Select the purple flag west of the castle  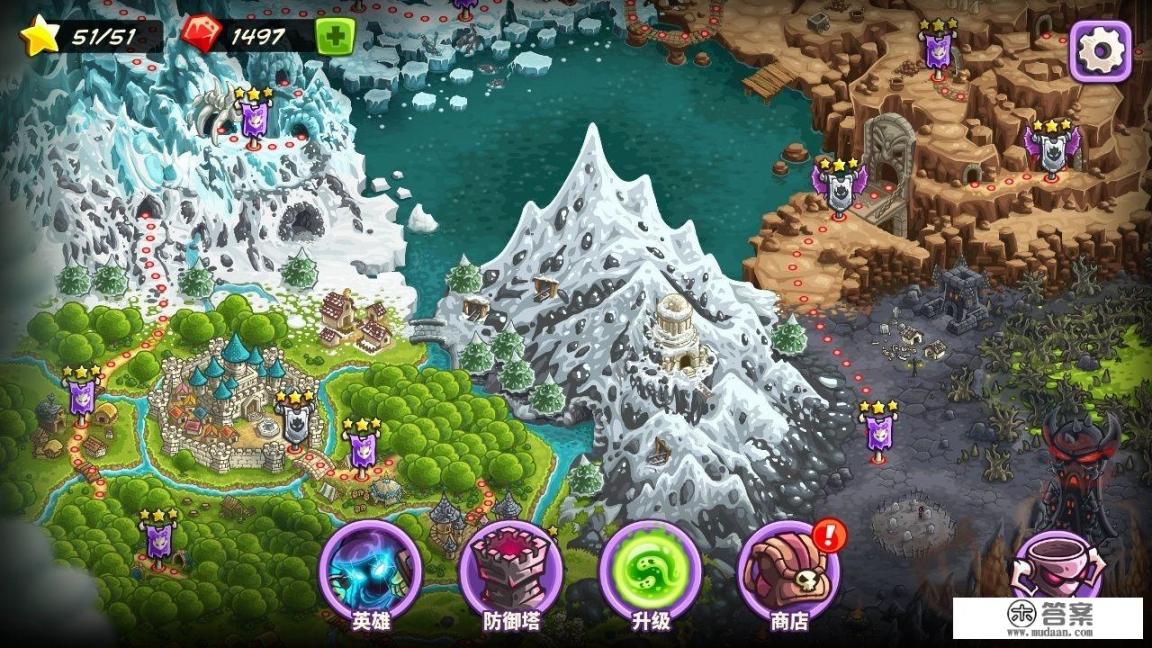(x=81, y=397)
